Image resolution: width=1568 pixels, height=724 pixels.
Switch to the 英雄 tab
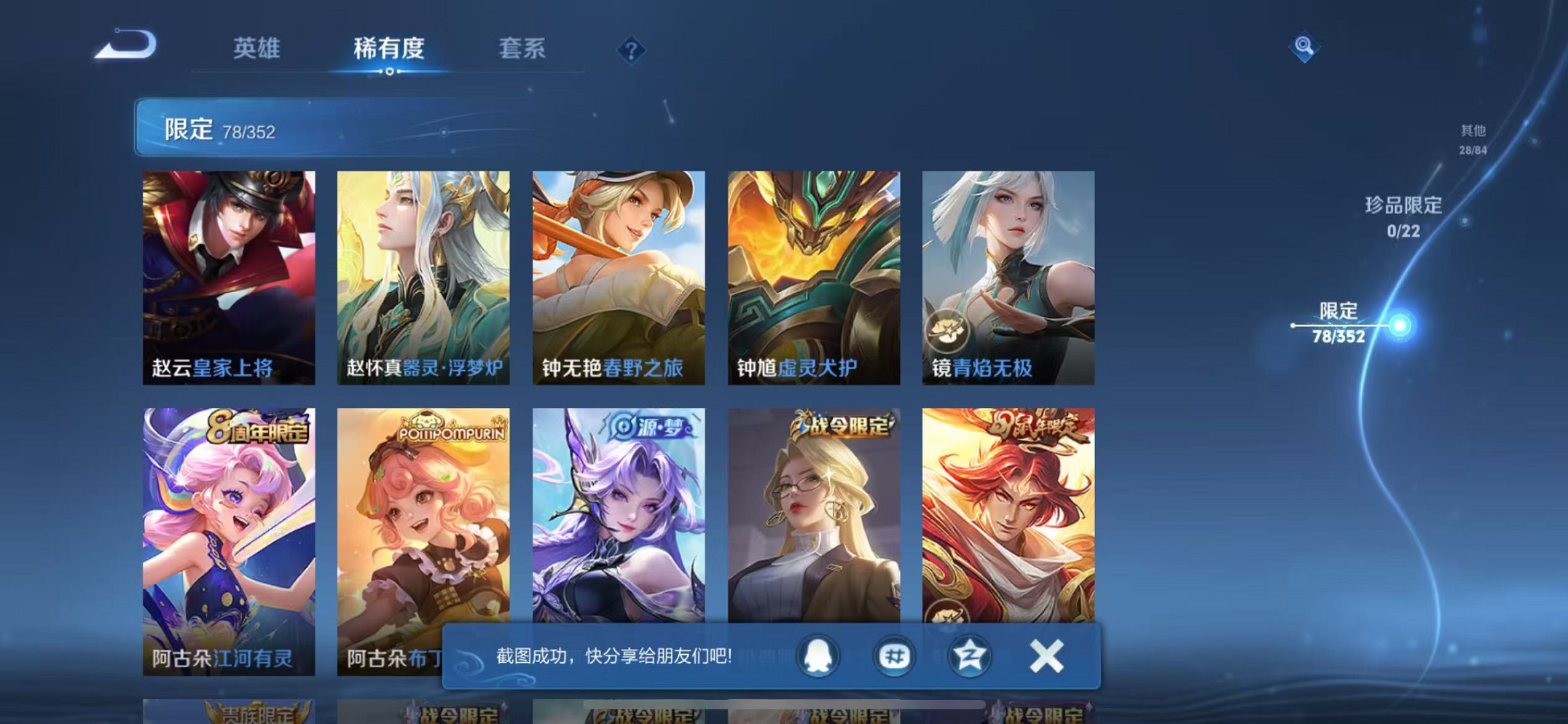coord(256,50)
